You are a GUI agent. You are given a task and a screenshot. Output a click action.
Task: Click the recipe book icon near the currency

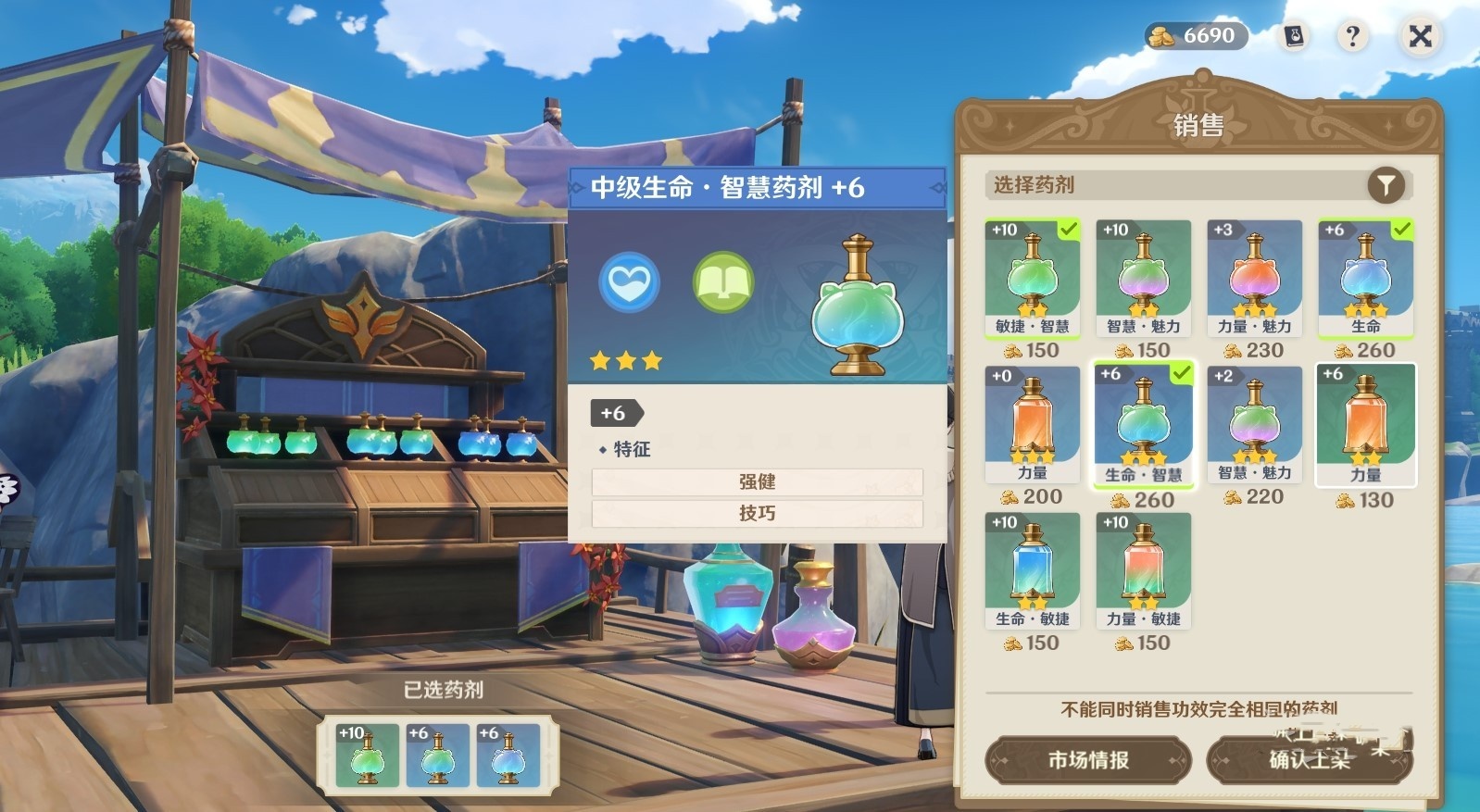pyautogui.click(x=1292, y=36)
